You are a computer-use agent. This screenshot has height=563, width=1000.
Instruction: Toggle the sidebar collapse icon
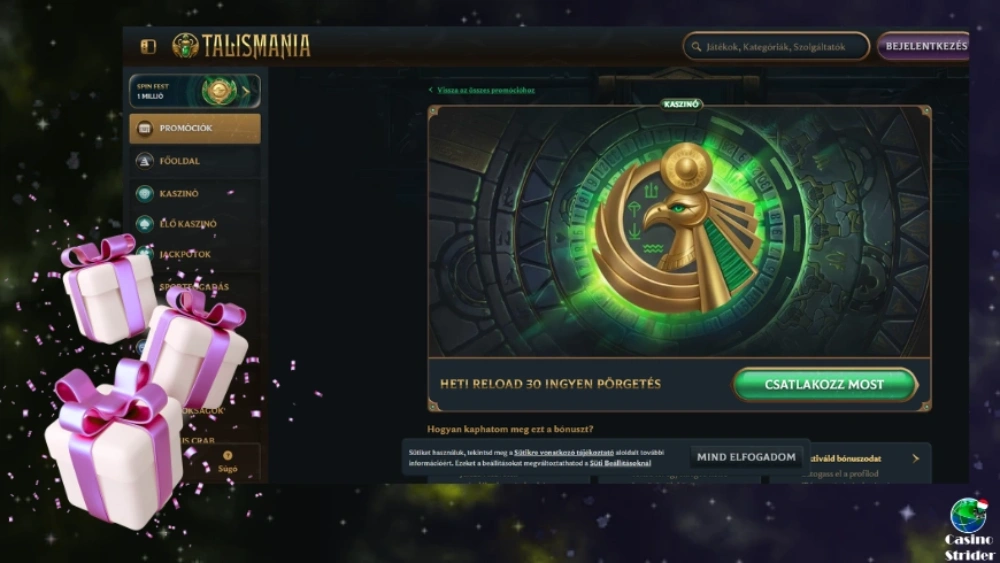click(148, 47)
